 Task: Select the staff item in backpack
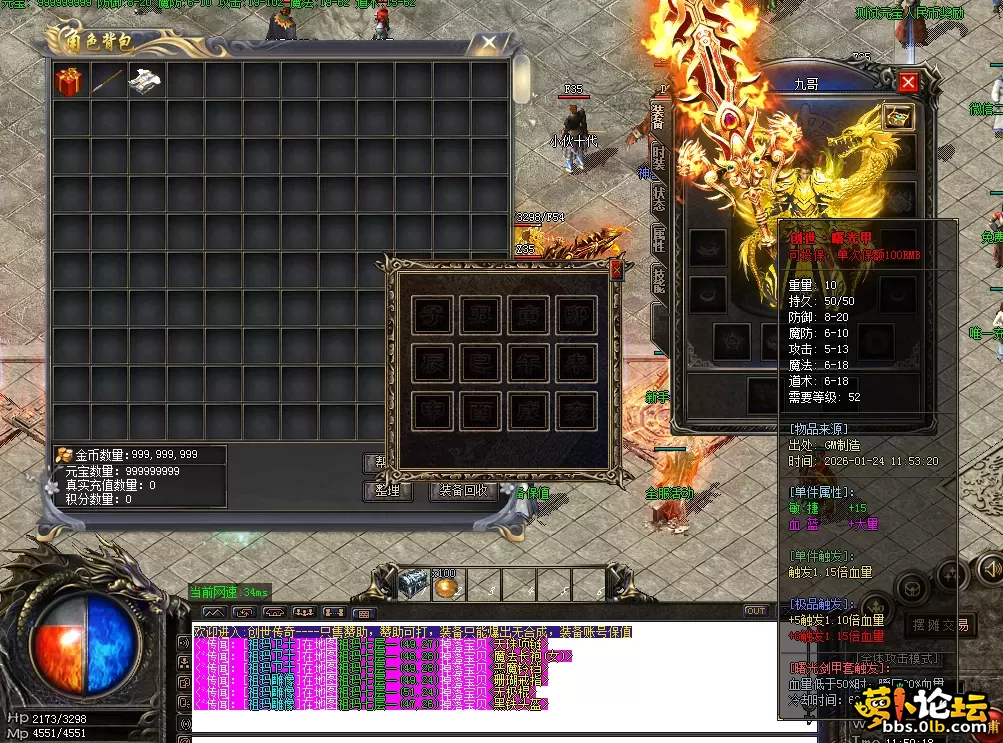[107, 82]
